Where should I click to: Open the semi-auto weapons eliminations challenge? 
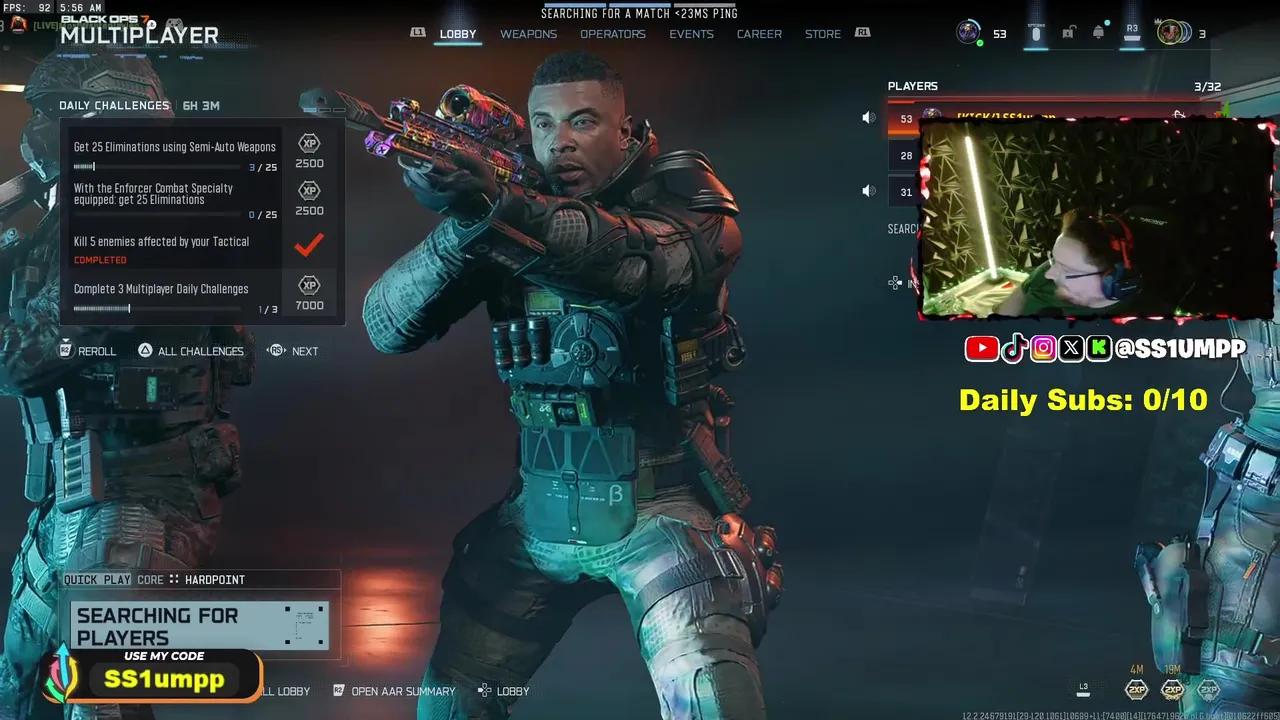(175, 154)
